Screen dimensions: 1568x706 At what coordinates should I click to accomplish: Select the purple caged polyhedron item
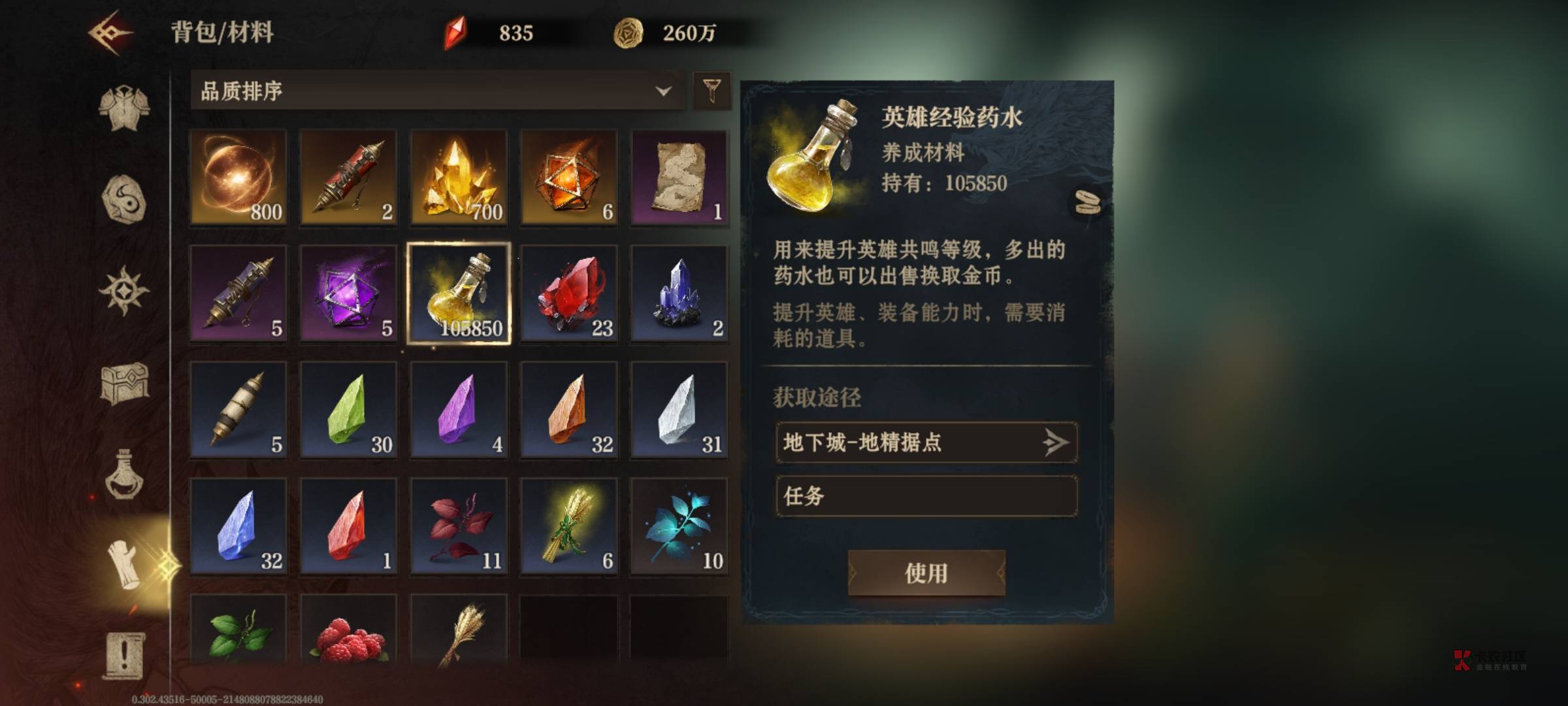[348, 294]
